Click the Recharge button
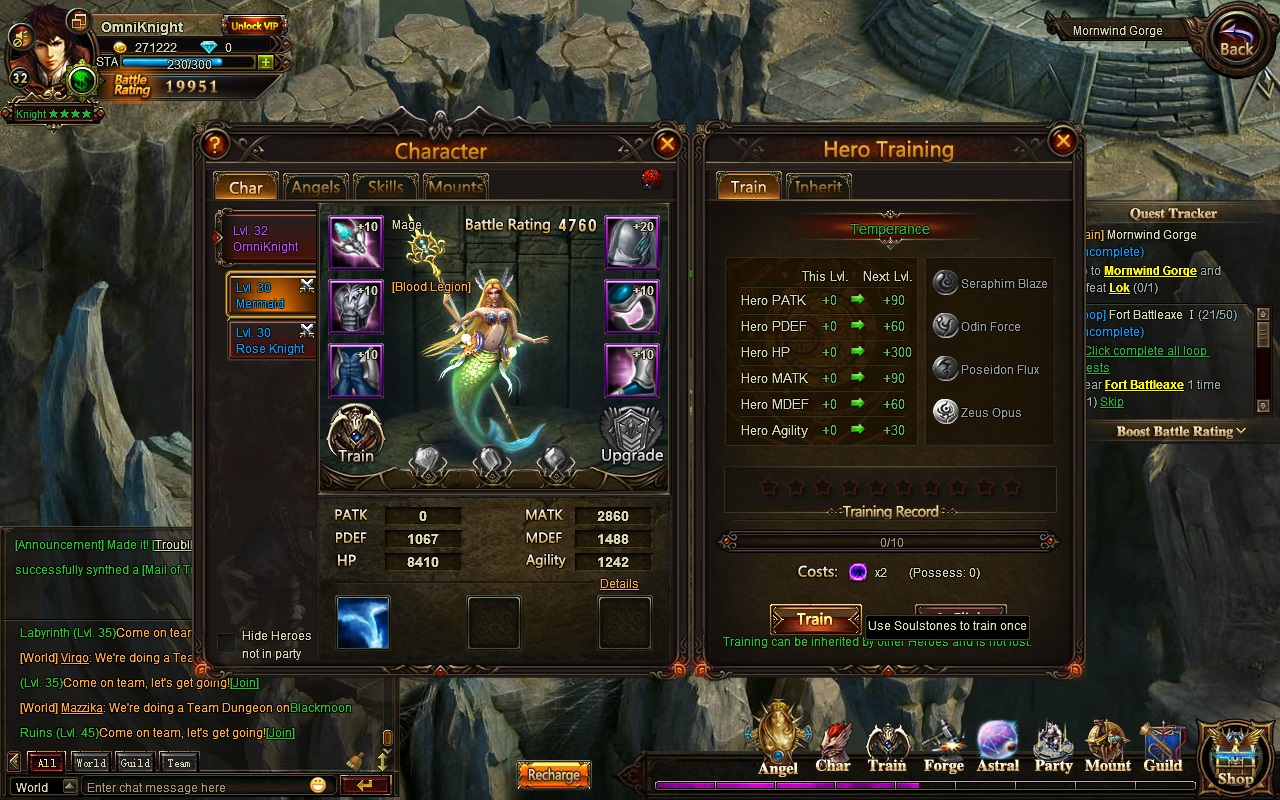Image resolution: width=1280 pixels, height=800 pixels. click(553, 775)
